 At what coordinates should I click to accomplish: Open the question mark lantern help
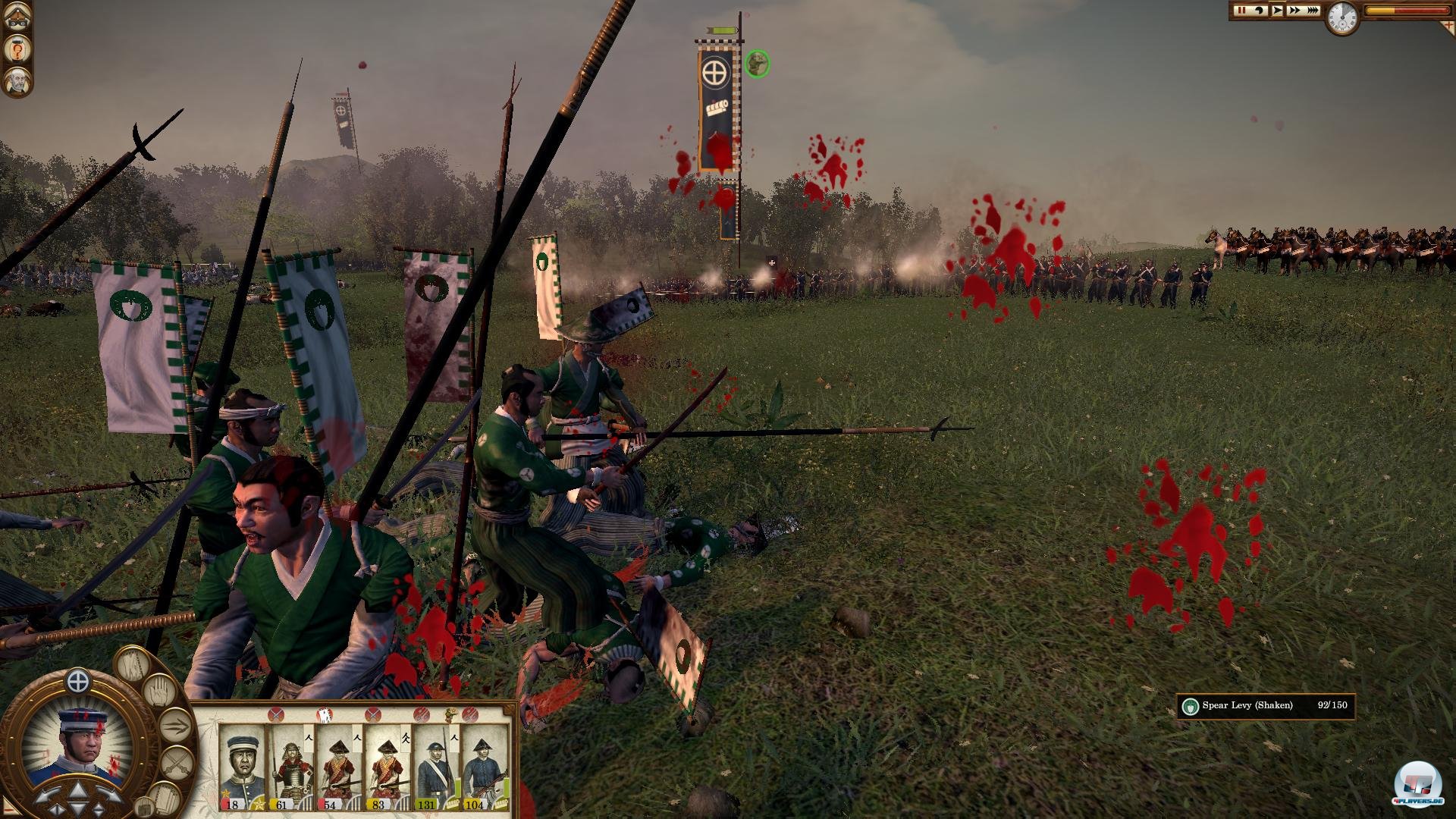pos(16,49)
